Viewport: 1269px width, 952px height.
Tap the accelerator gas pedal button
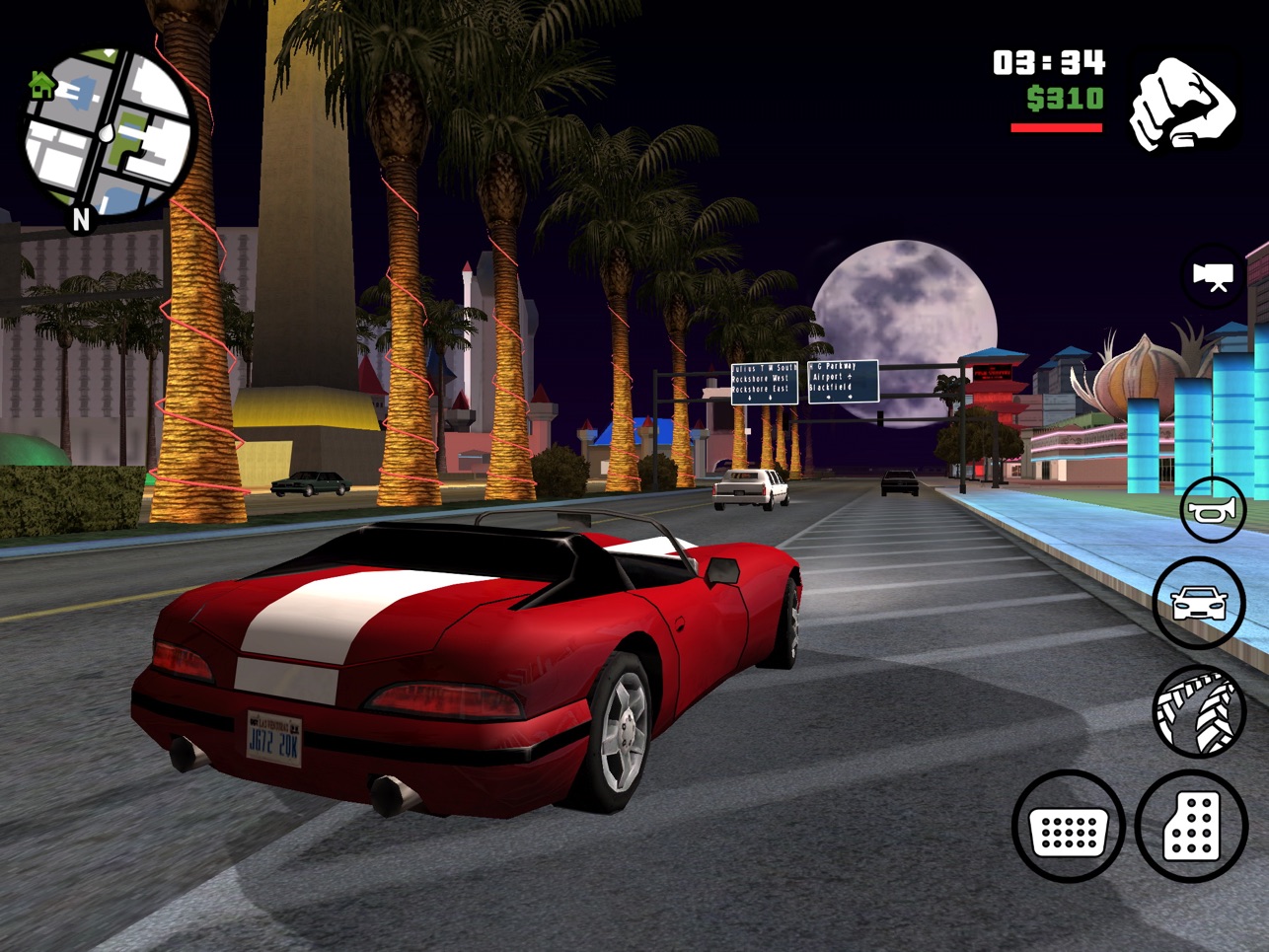click(x=1191, y=827)
